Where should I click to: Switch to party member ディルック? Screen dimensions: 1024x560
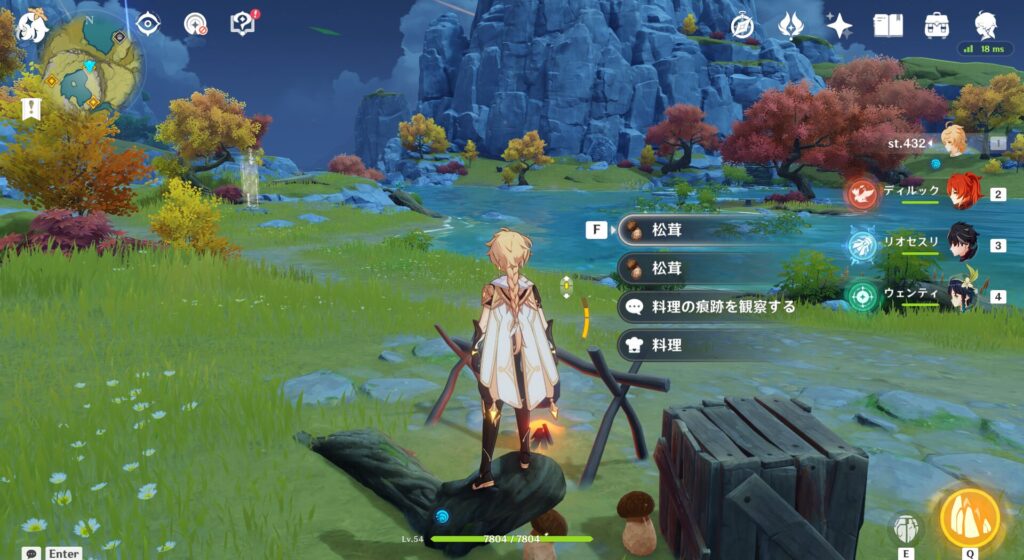963,192
